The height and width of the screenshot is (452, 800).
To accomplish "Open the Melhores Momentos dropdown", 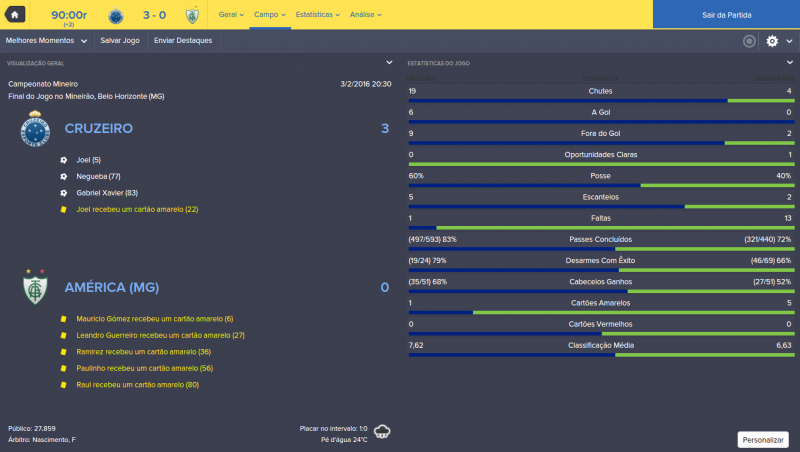I will click(x=45, y=41).
